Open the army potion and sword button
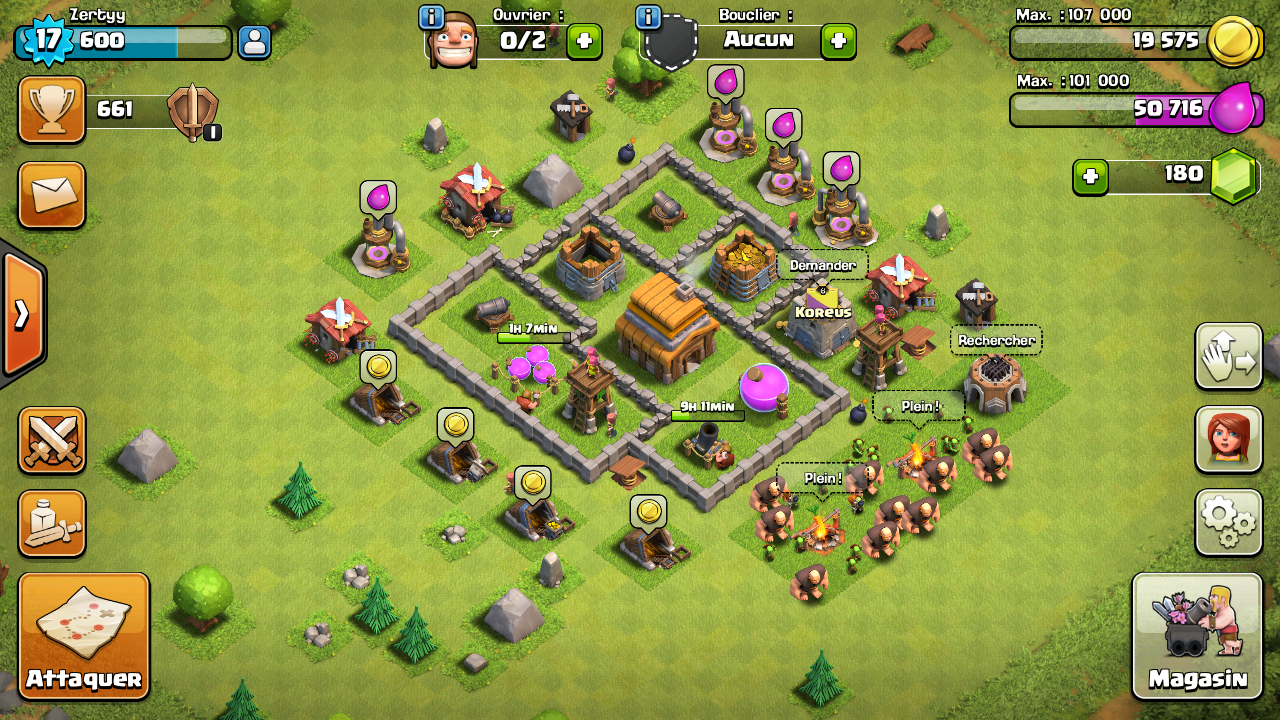This screenshot has height=720, width=1280. 52,523
